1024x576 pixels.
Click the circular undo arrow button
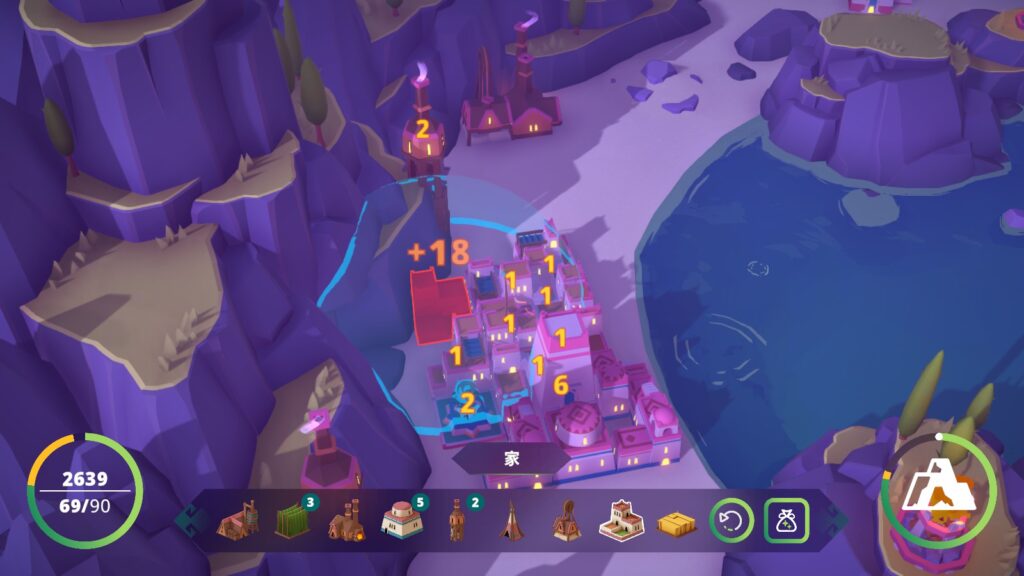pyautogui.click(x=731, y=520)
